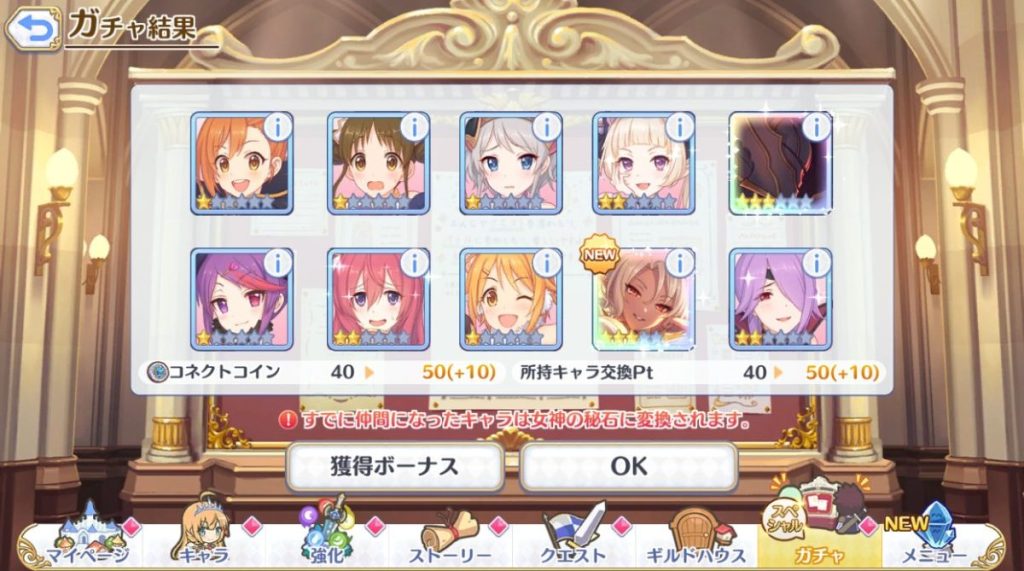Image resolution: width=1024 pixels, height=571 pixels.
Task: Choose the dark silhouette three-star card
Action: [x=778, y=163]
